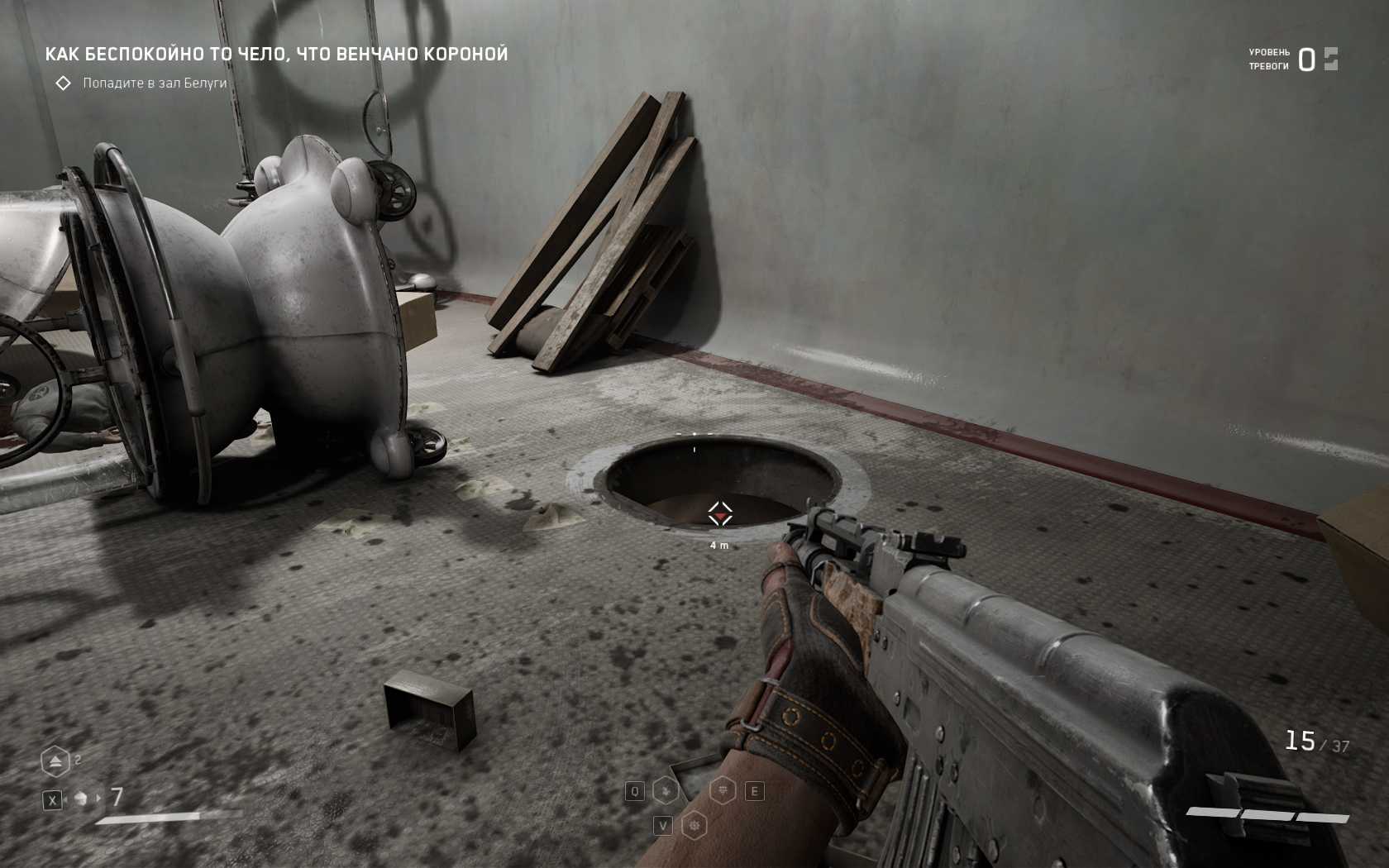This screenshot has height=868, width=1389.
Task: Click the red objective waypoint marker
Action: click(720, 515)
